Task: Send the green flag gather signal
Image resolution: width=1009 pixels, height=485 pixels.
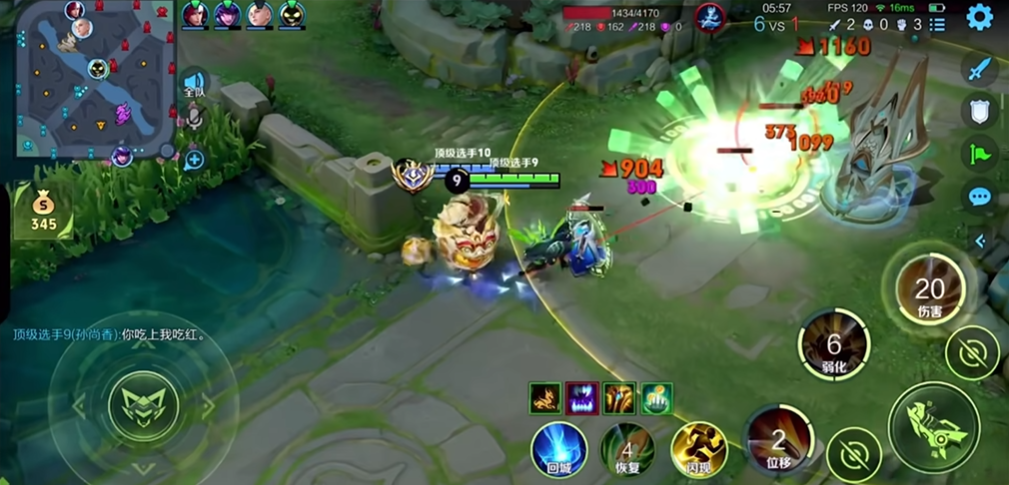Action: tap(980, 154)
